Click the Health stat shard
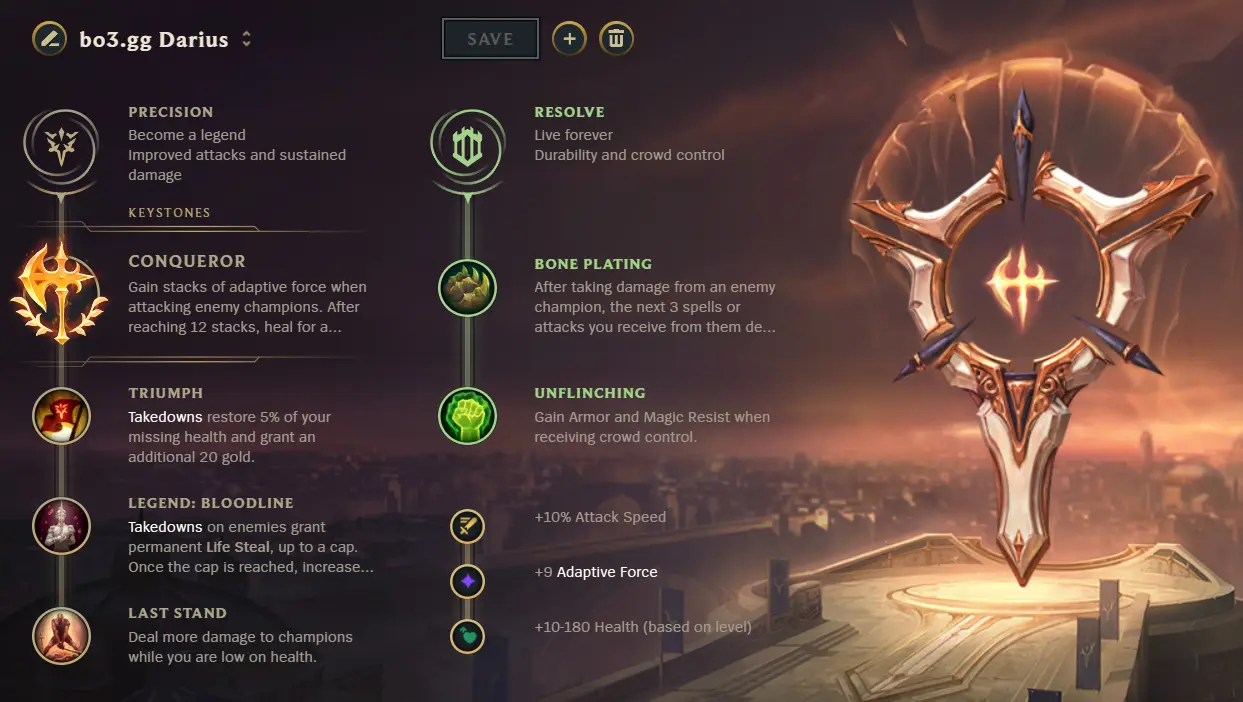Screen dimensions: 1243x702 pyautogui.click(x=467, y=636)
